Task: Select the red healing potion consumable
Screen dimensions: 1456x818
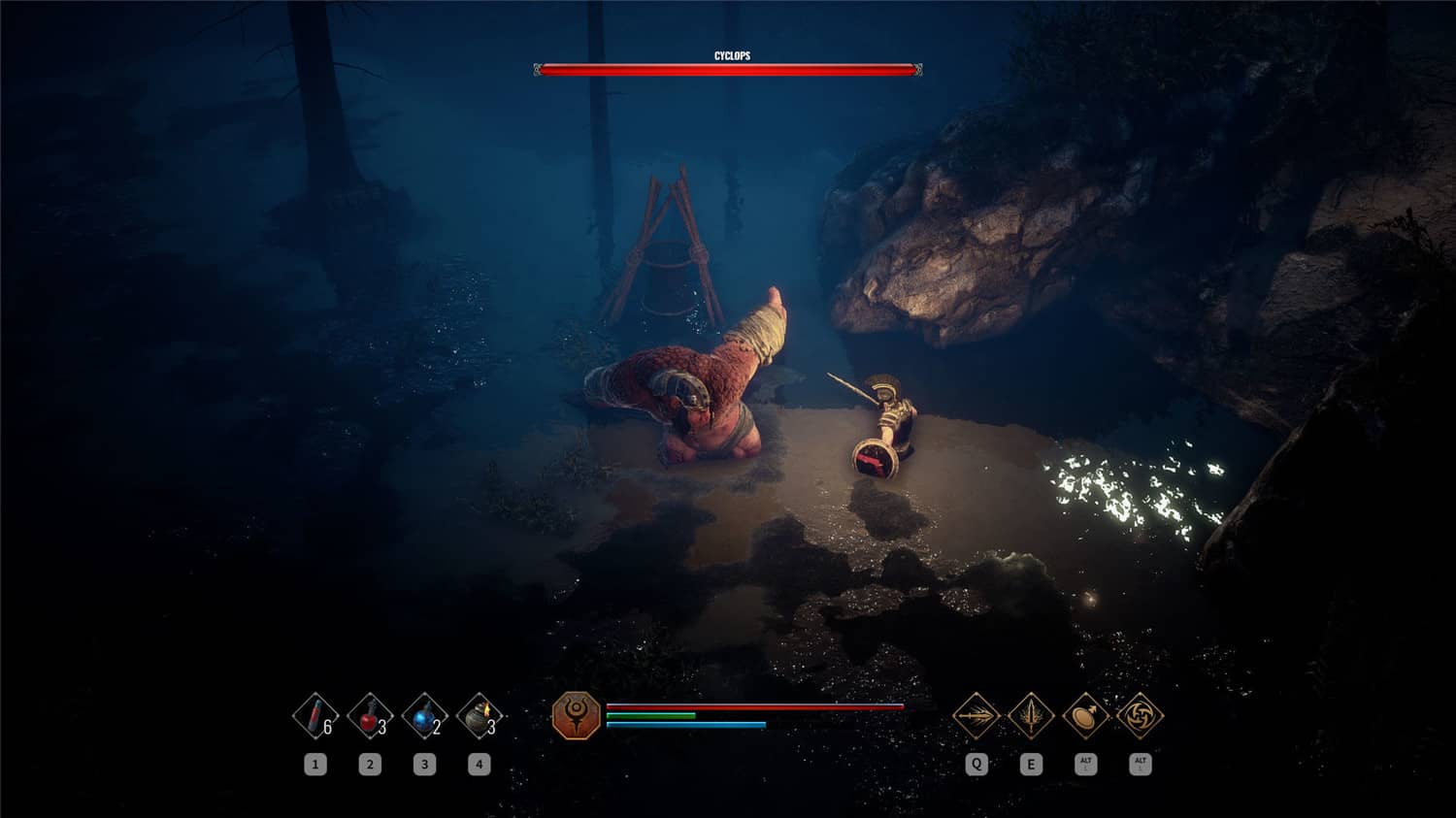Action: [x=368, y=715]
